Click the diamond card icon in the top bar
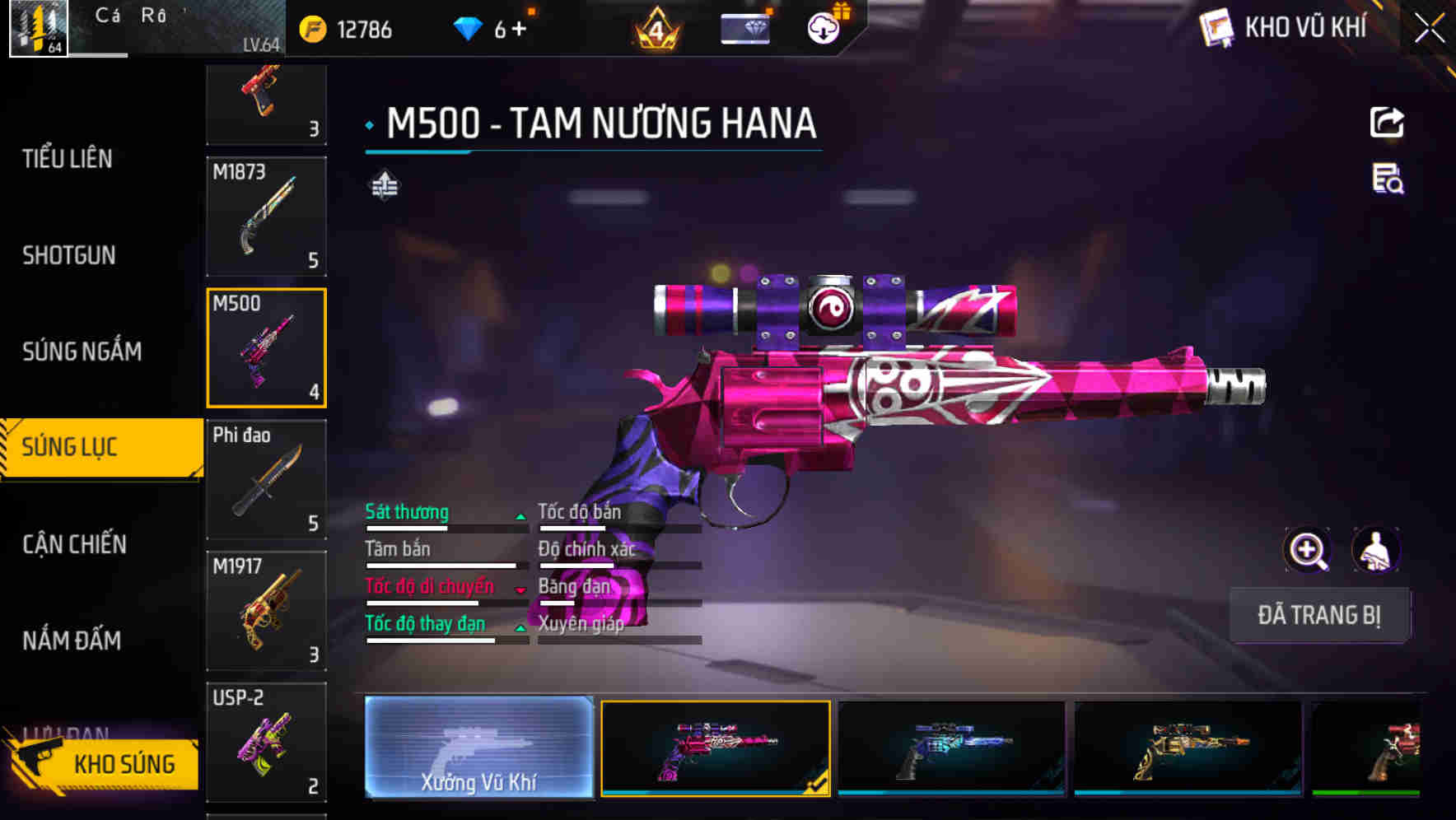The width and height of the screenshot is (1456, 820). [x=745, y=27]
